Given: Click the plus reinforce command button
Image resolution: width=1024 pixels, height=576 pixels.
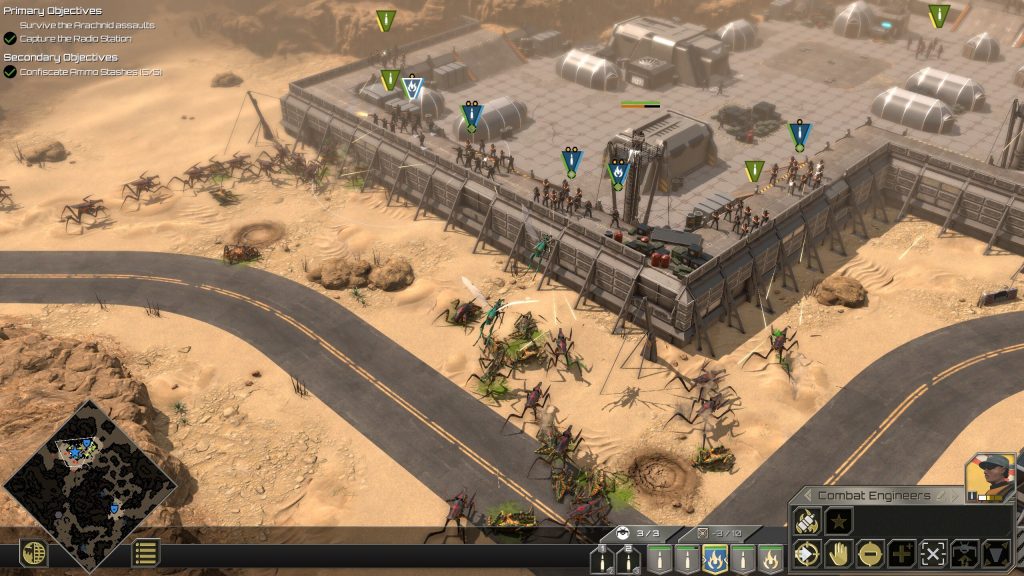Looking at the screenshot, I should 901,553.
